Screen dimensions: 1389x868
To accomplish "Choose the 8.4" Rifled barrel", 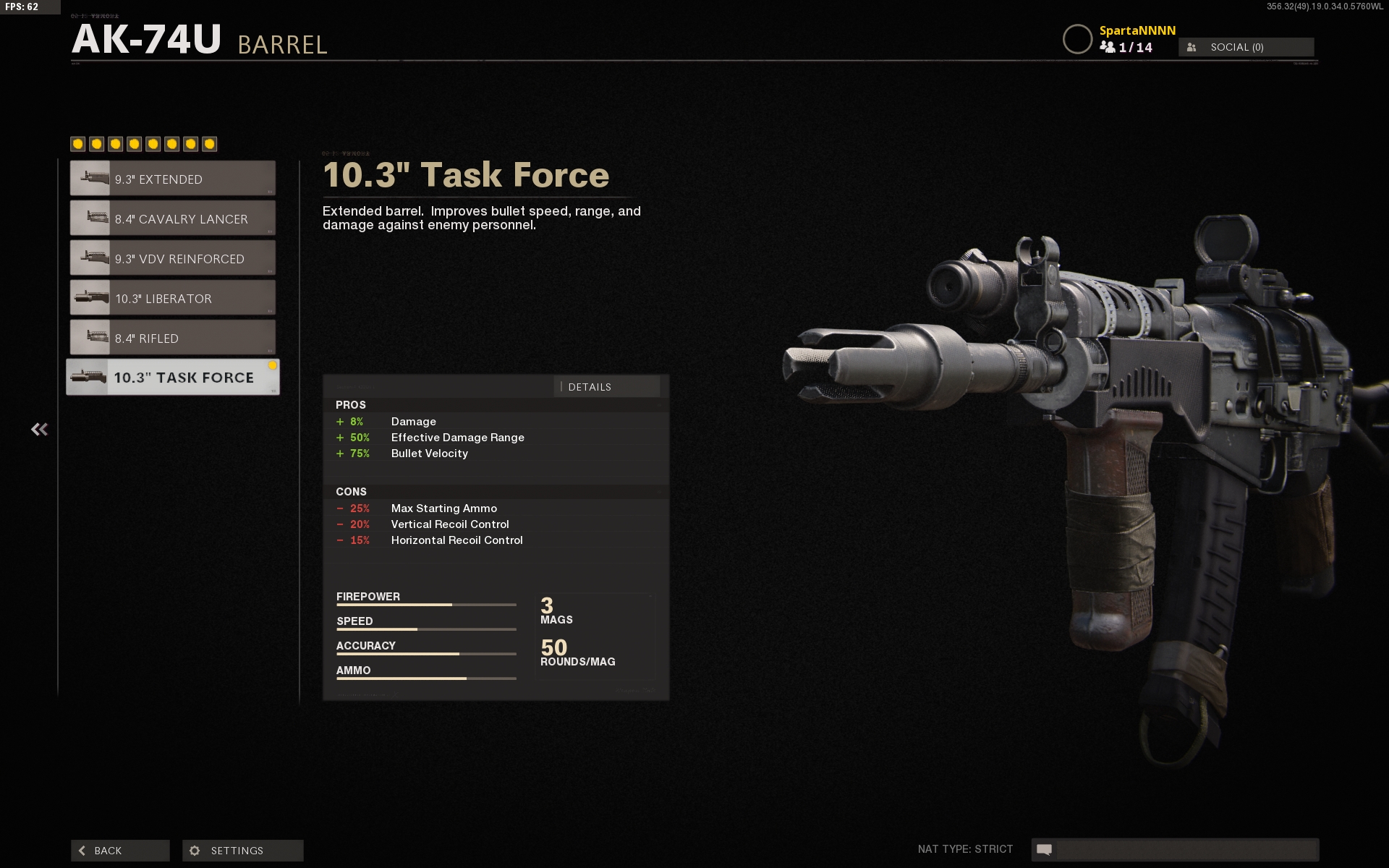I will [172, 338].
